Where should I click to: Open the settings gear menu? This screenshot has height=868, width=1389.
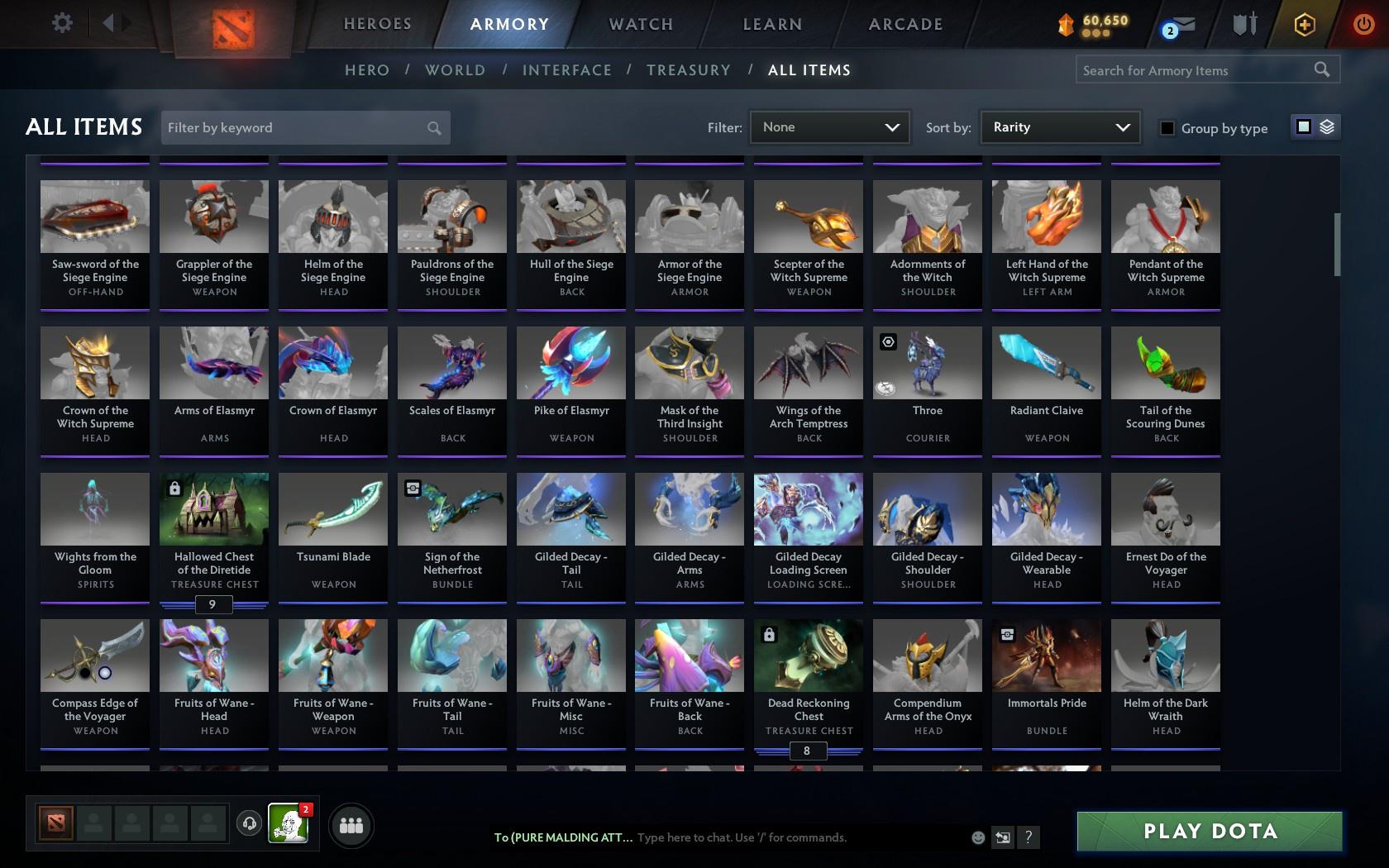click(x=60, y=22)
